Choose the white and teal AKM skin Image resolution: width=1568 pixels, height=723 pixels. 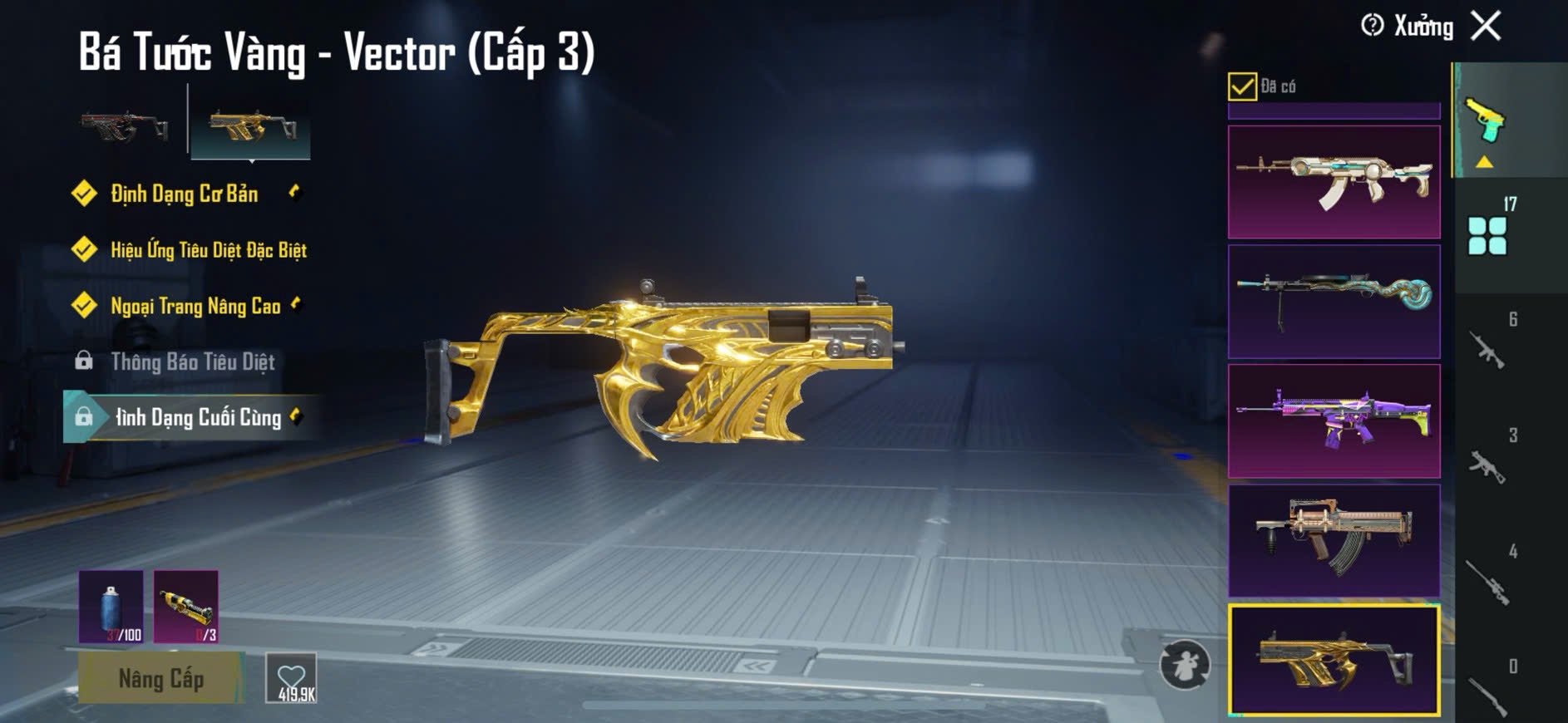(x=1334, y=182)
